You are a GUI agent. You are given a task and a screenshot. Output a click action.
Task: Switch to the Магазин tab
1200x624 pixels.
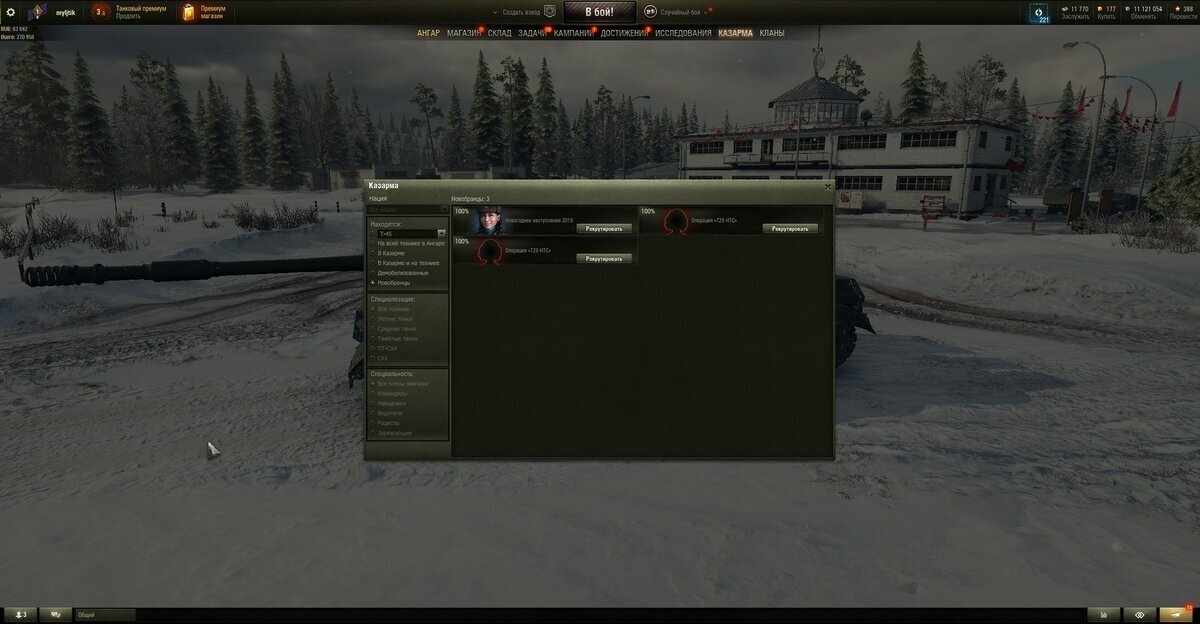[463, 33]
